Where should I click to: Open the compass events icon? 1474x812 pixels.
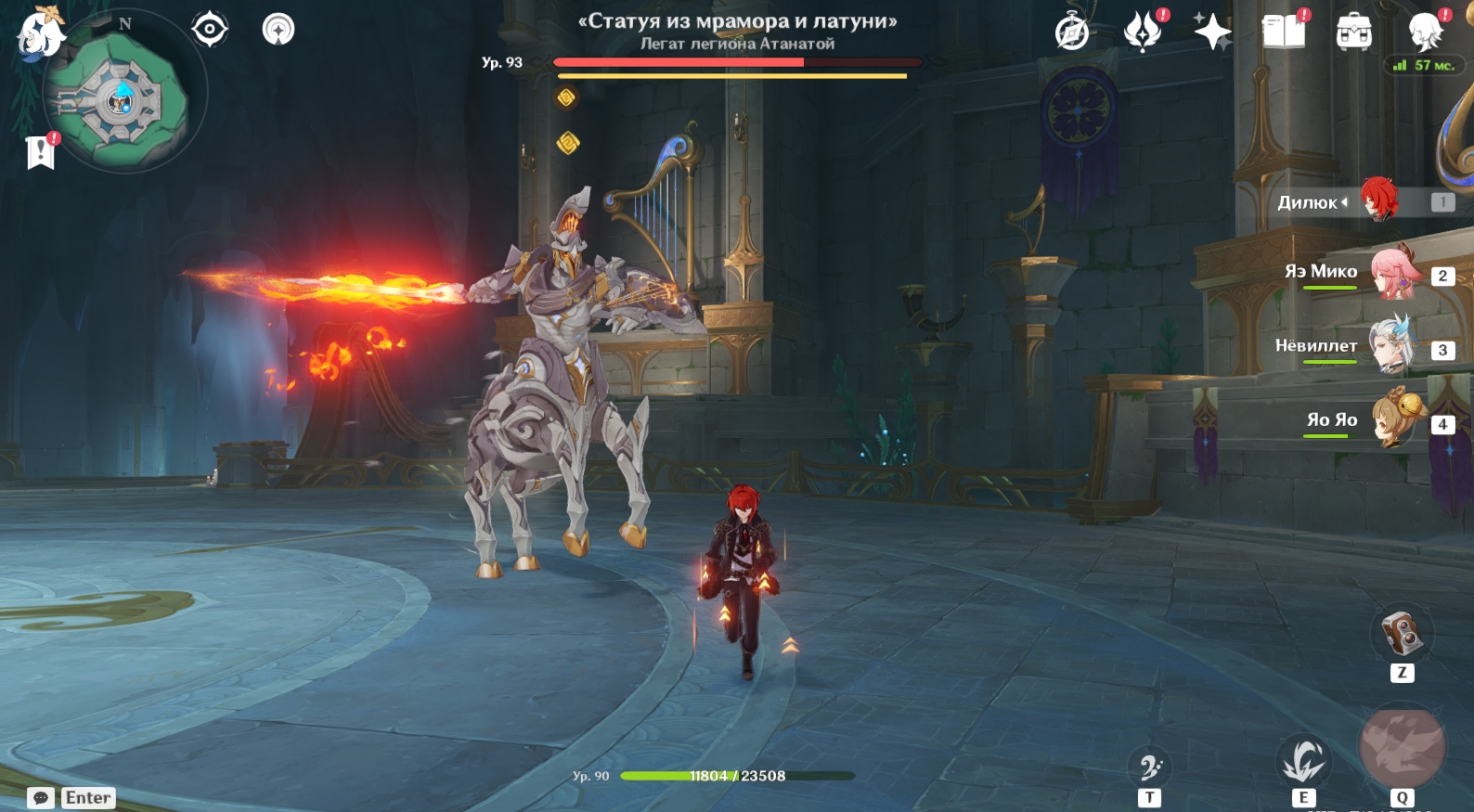point(1072,32)
